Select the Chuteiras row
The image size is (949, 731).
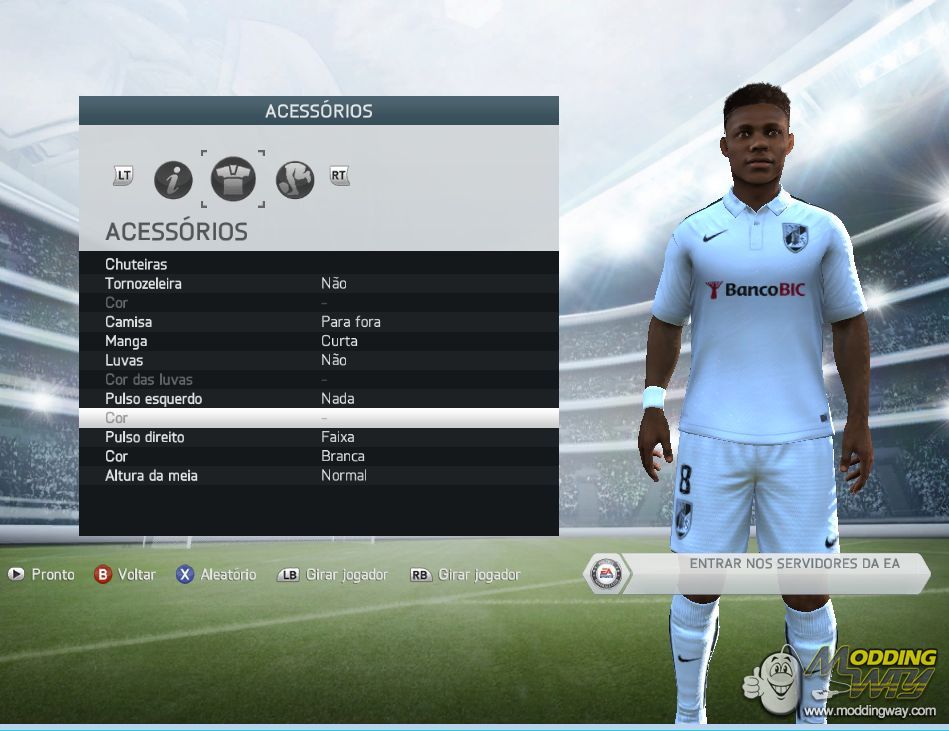[318, 264]
